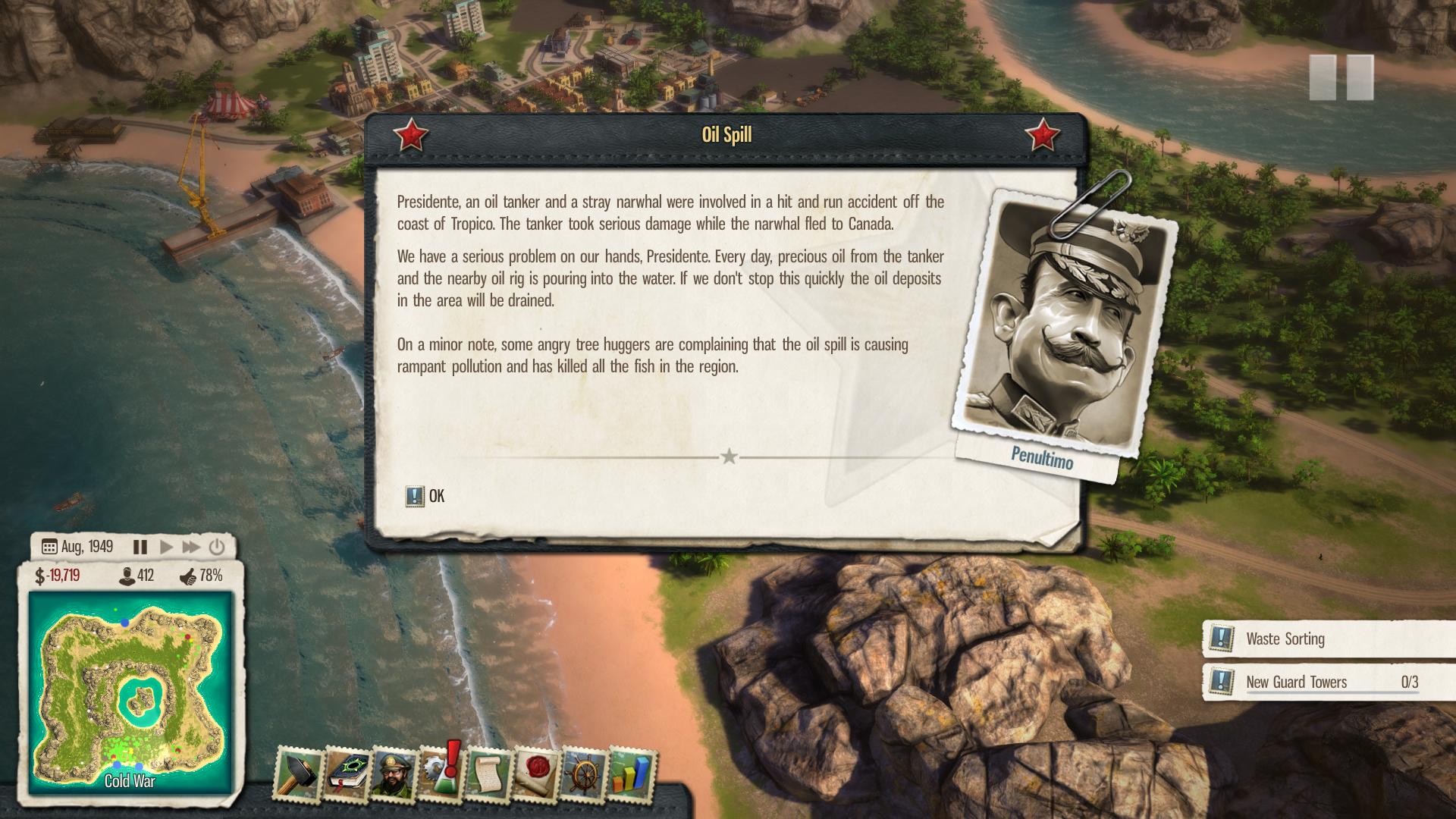Resume normal speed with the play arrow

167,547
